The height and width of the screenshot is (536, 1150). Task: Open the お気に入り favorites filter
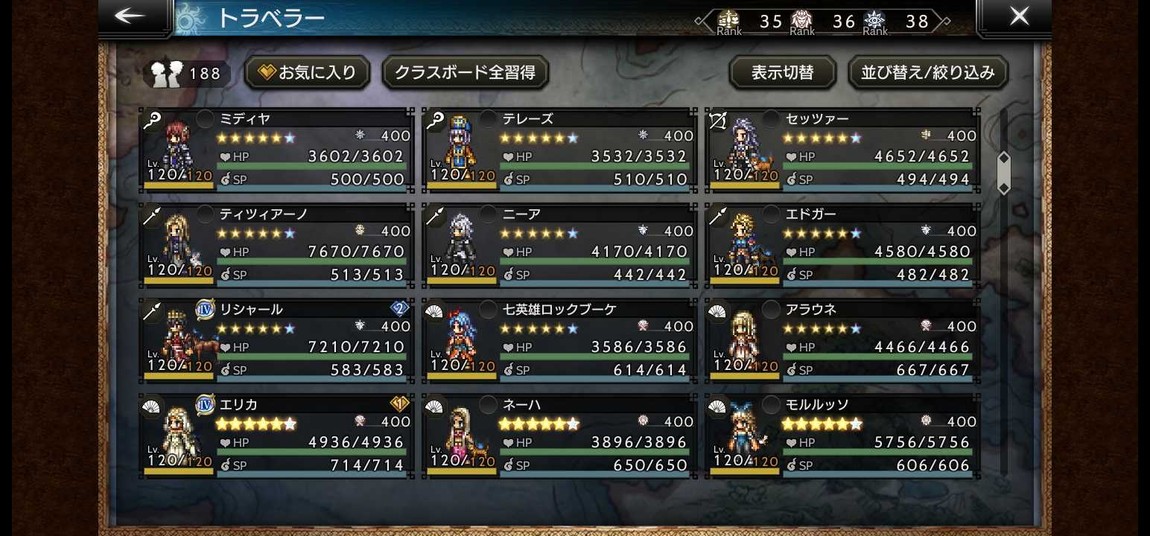308,72
